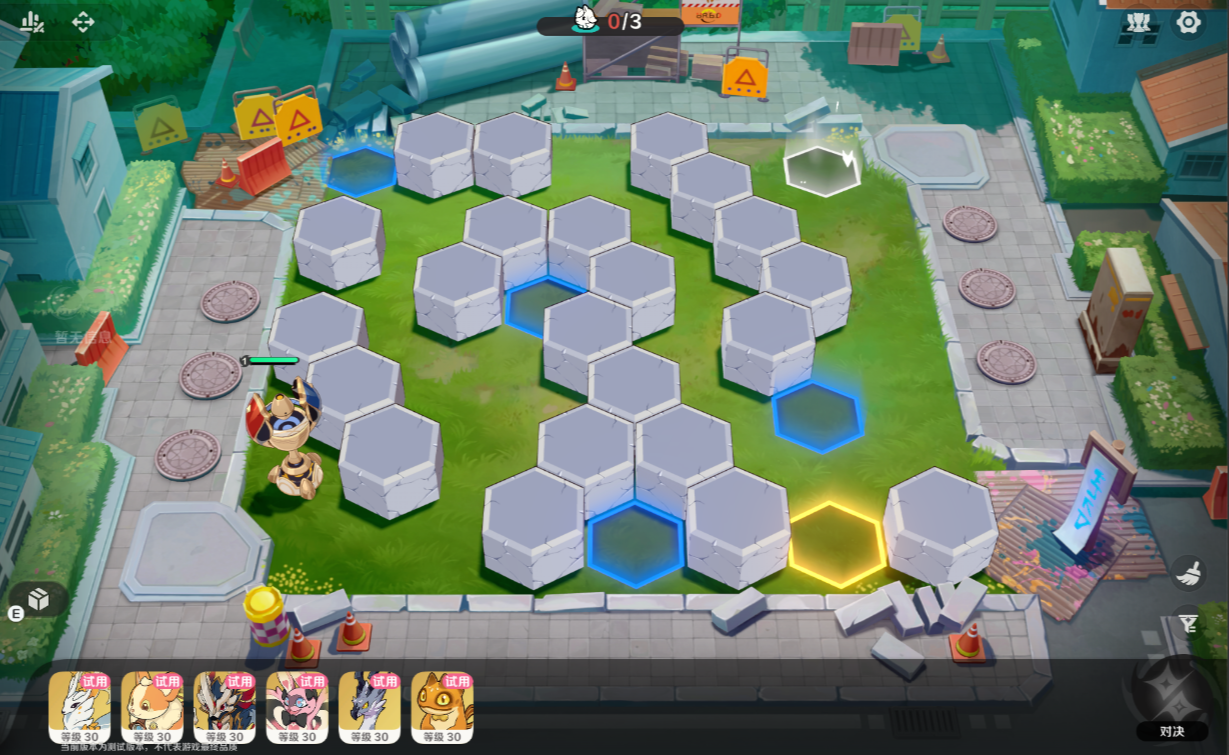Select the white-highlighted hex tile
Viewport: 1229px width, 755px height.
pyautogui.click(x=821, y=170)
